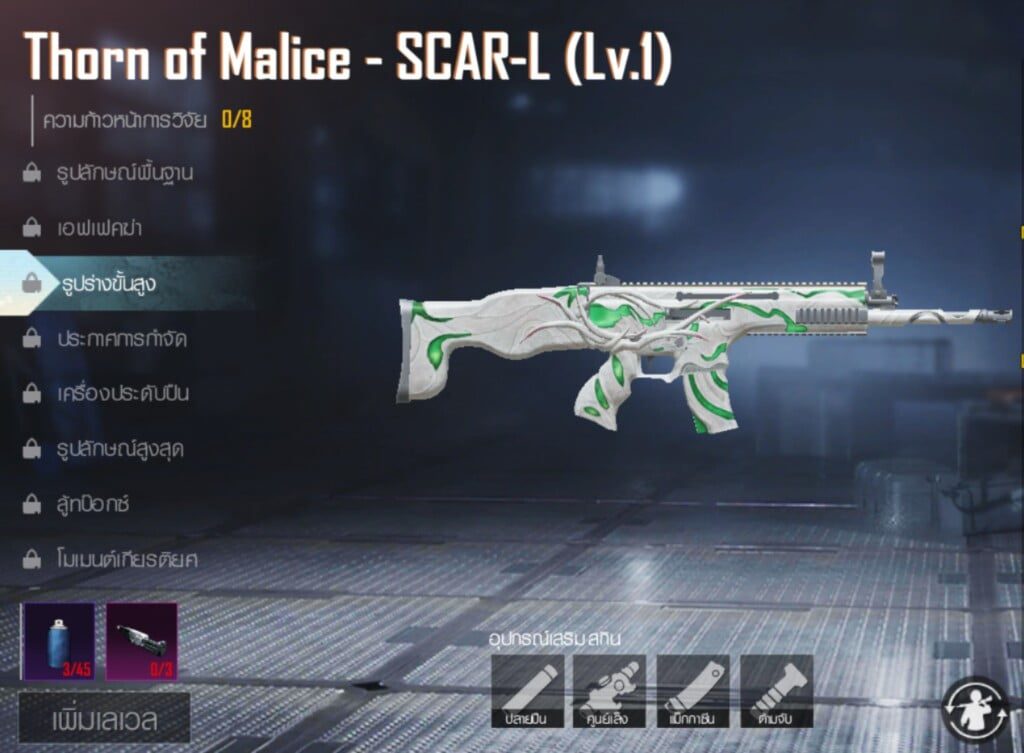The width and height of the screenshot is (1024, 753).
Task: Open the แม็กกาซีน (magazine) attachment skin slot
Action: [x=693, y=691]
